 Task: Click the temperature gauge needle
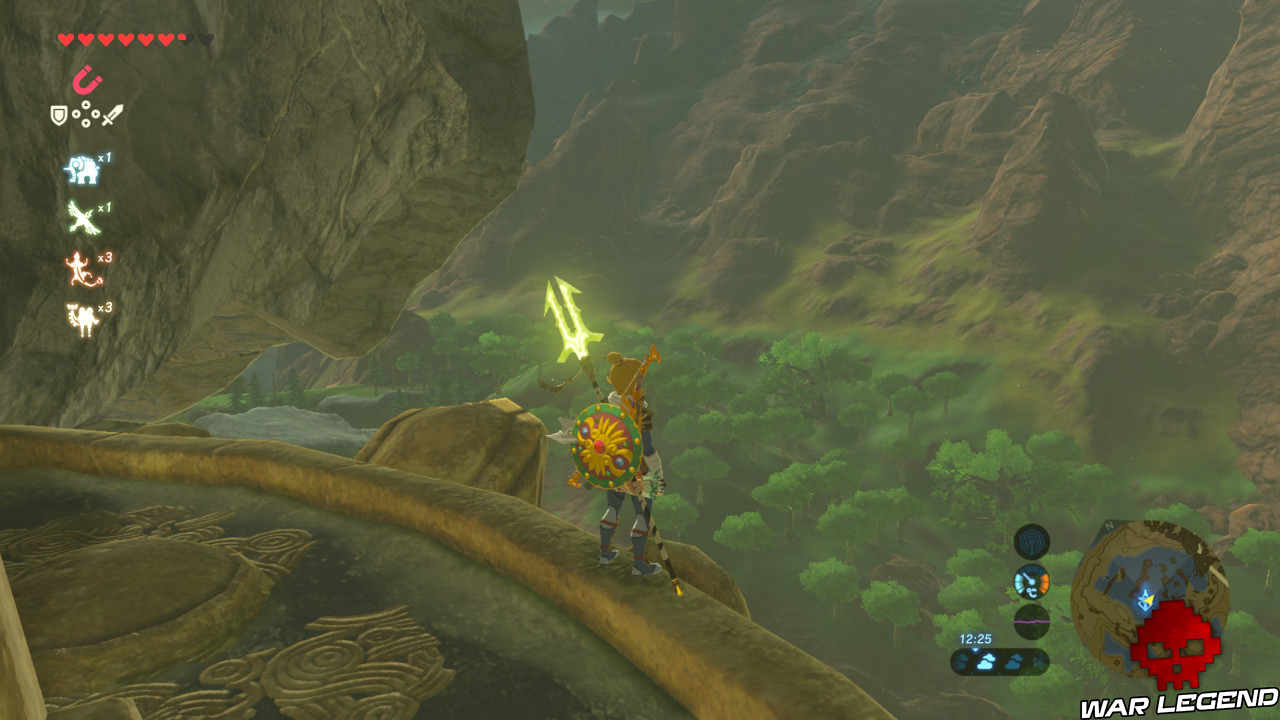coord(1028,577)
